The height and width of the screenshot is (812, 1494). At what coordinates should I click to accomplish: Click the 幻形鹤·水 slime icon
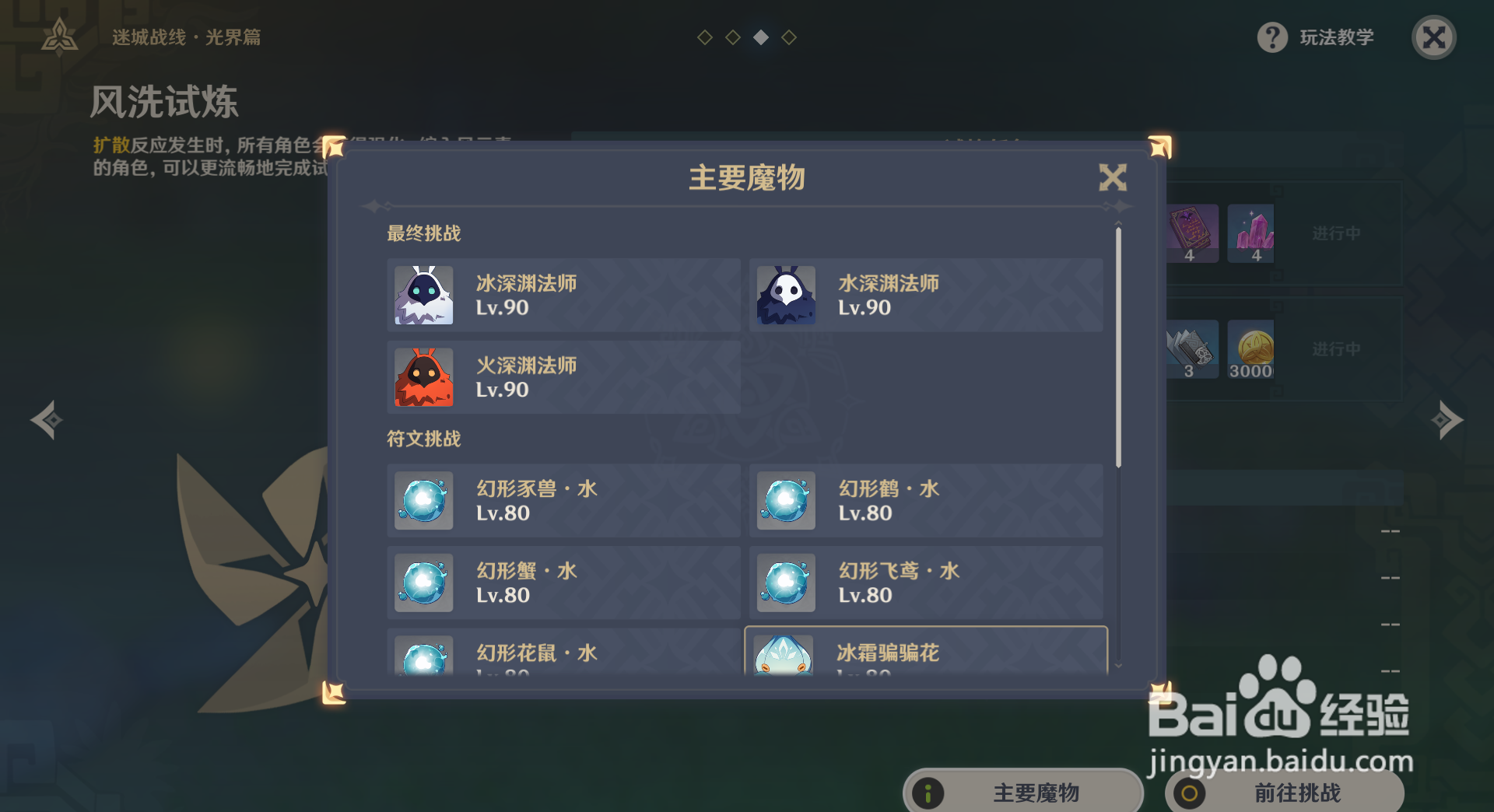[785, 501]
